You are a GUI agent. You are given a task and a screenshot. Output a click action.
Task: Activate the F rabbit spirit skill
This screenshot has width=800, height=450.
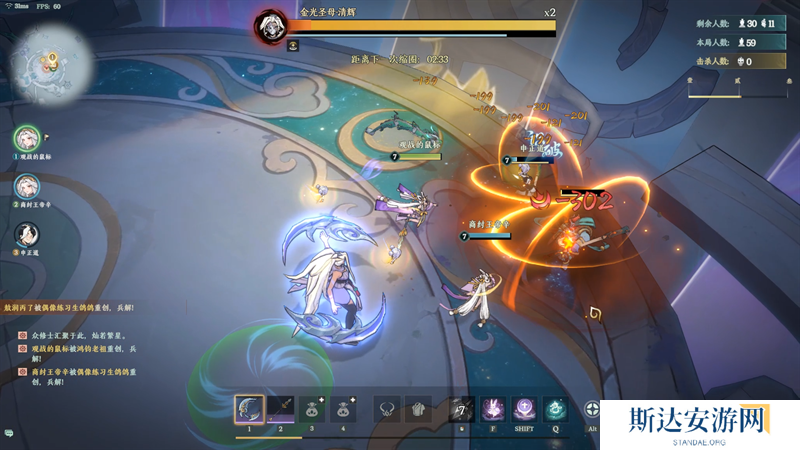pos(493,409)
